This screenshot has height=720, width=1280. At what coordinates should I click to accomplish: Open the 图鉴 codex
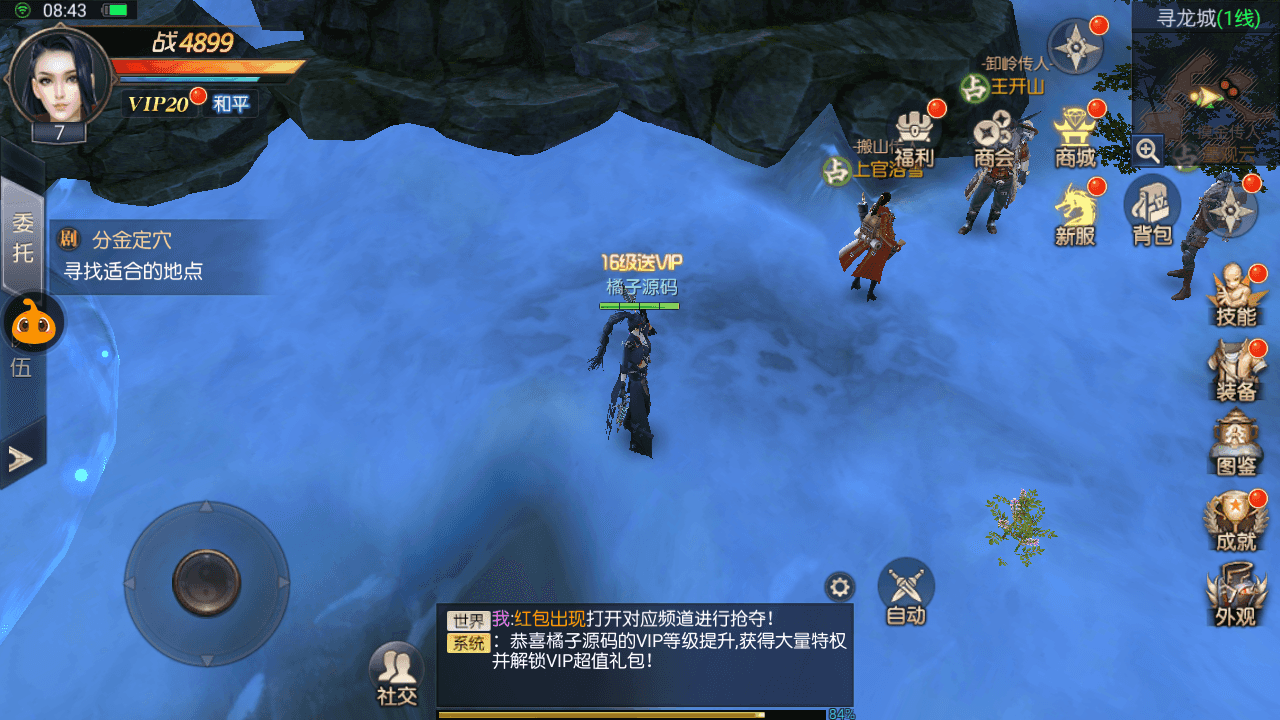(x=1236, y=445)
